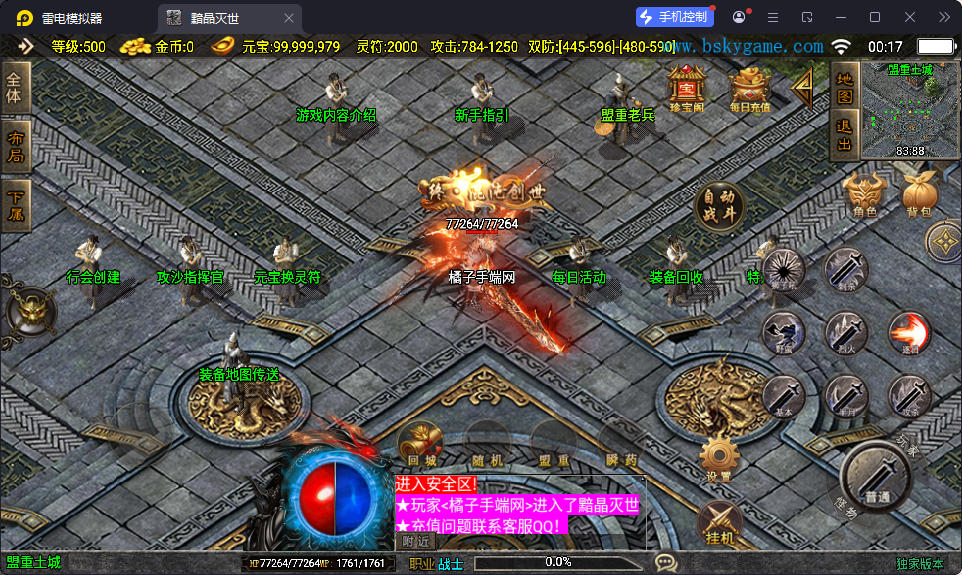Close the 黯晶灭世 emulator tab
962x575 pixels.
(289, 18)
